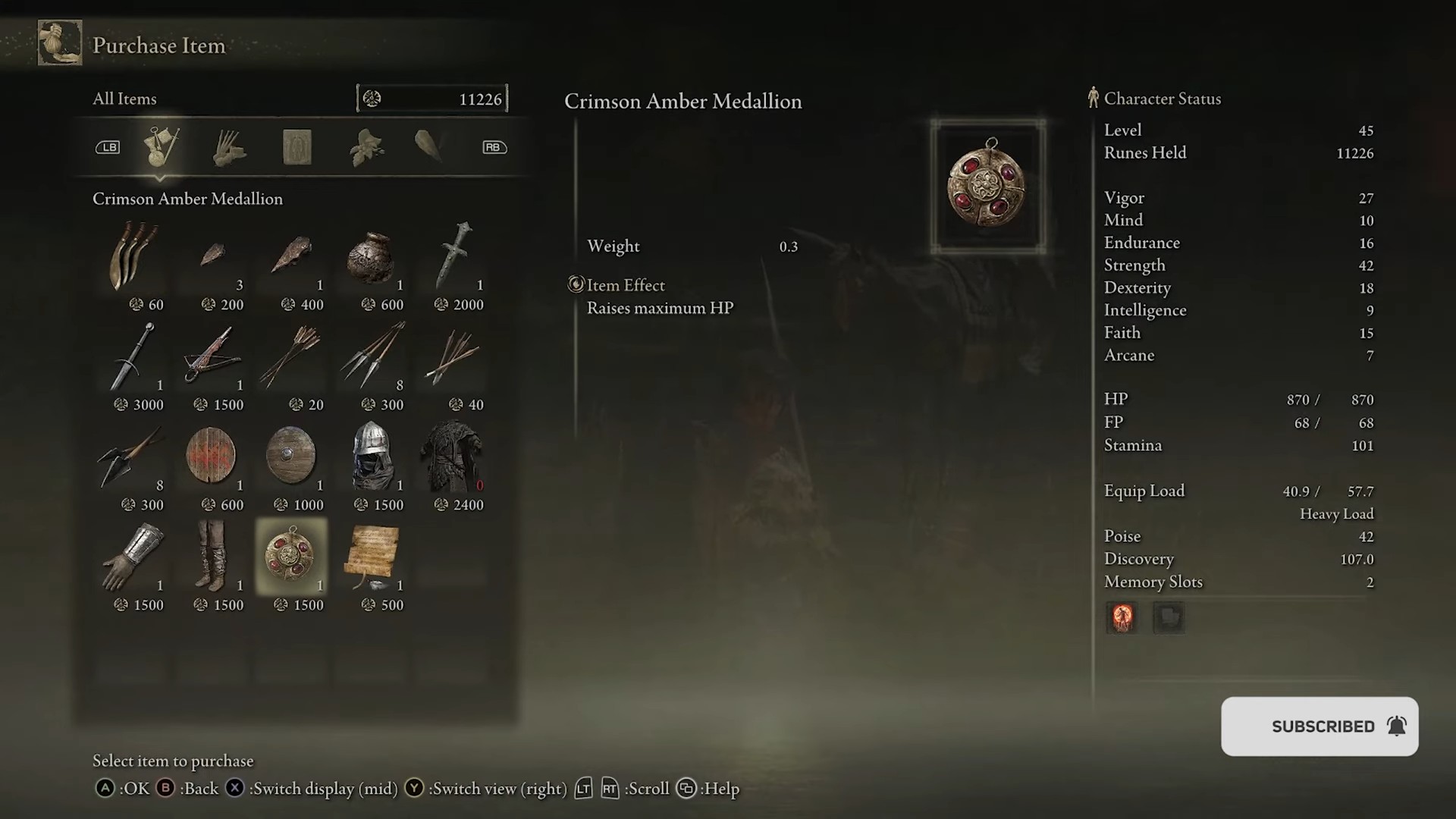This screenshot has height=819, width=1456.
Task: Choose the round shield priced at 1000
Action: [x=292, y=457]
